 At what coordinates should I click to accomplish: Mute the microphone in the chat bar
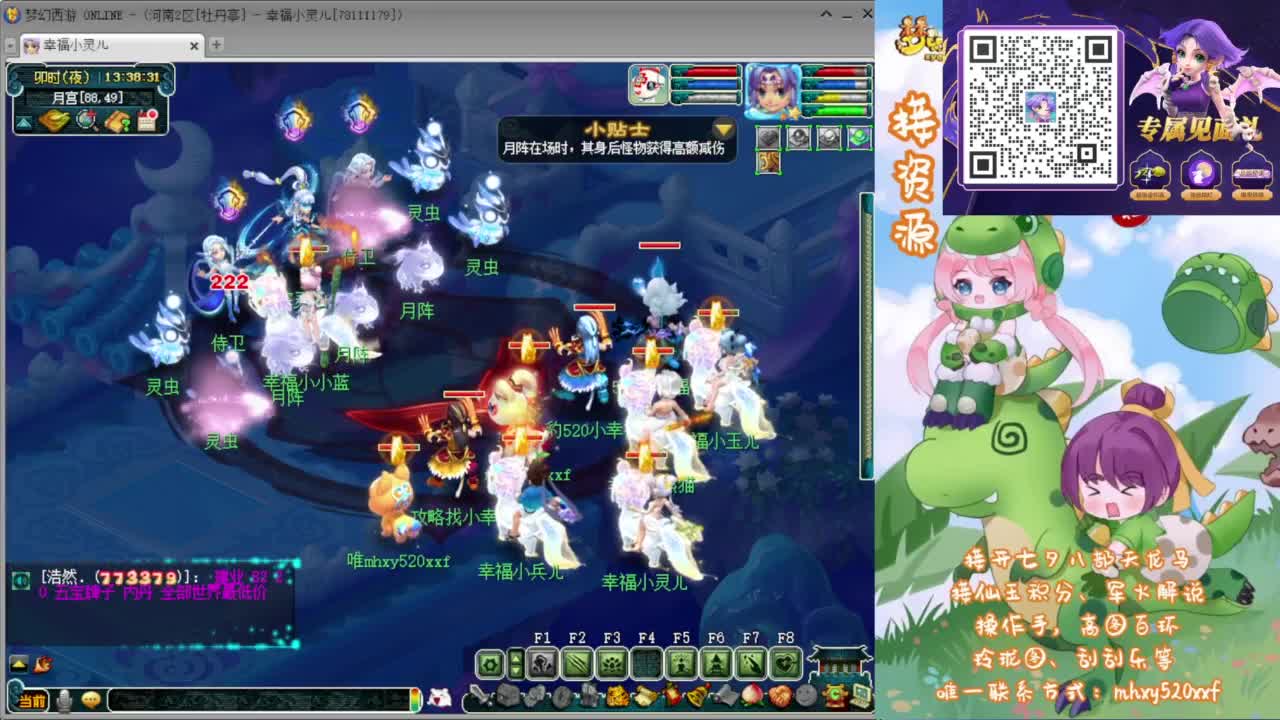tap(63, 700)
